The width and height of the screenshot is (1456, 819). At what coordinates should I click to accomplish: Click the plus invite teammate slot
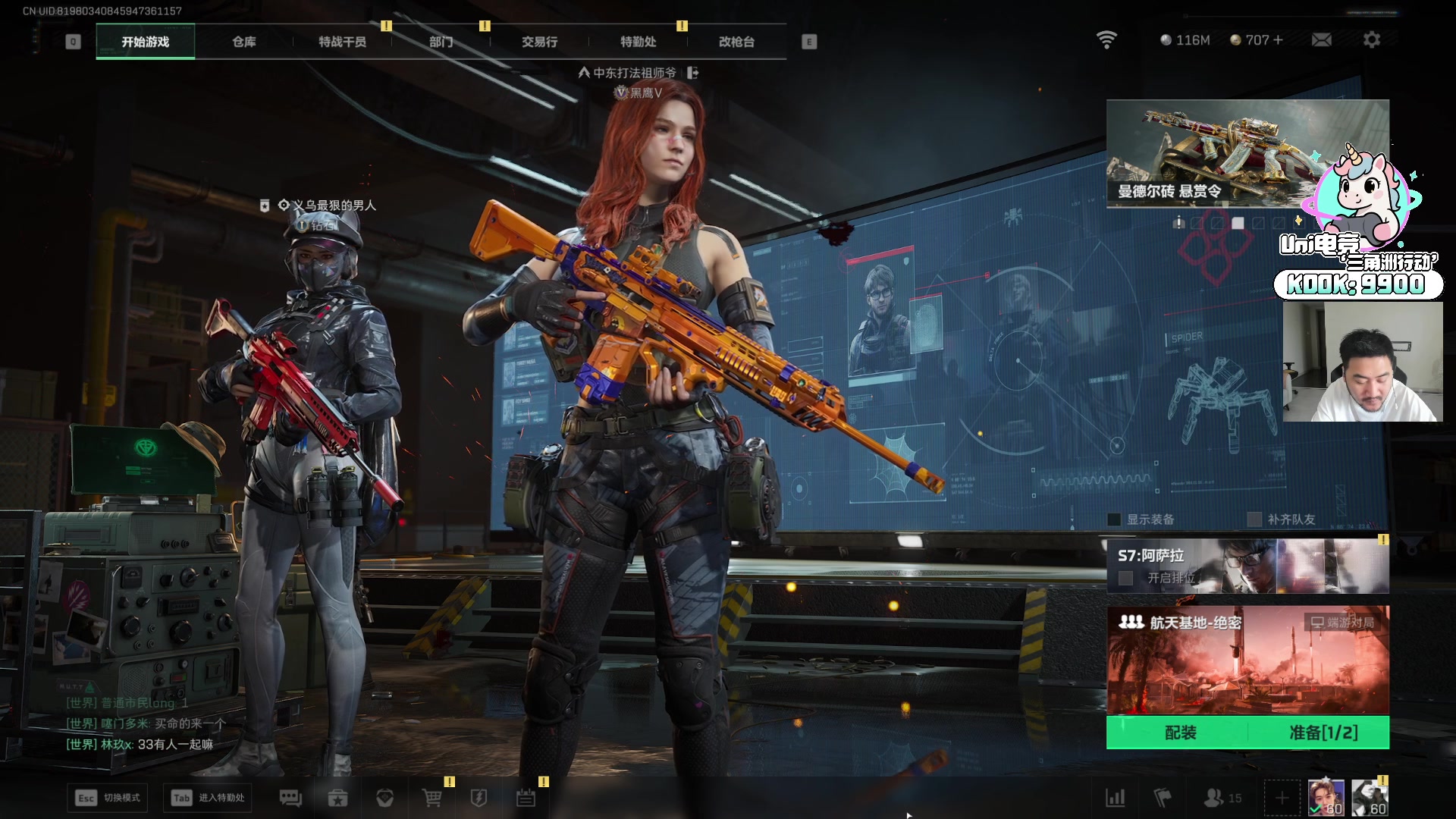[x=1282, y=798]
